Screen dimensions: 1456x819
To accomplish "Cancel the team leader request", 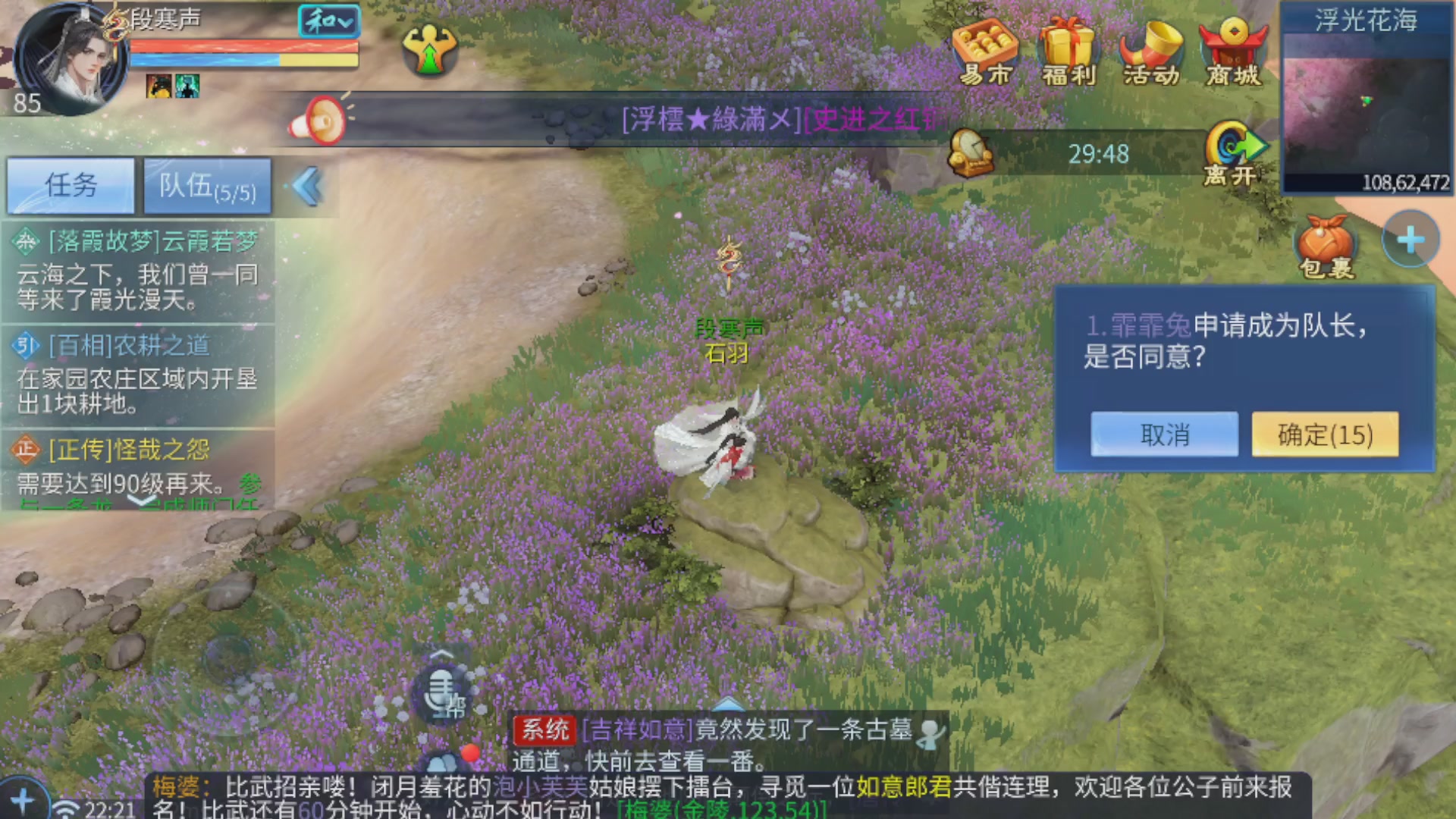I will click(1164, 434).
